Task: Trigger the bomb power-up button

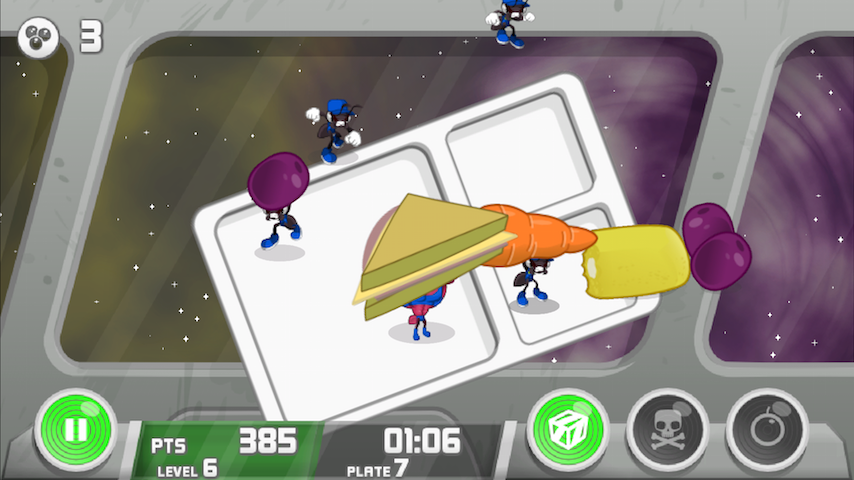Action: pos(766,431)
